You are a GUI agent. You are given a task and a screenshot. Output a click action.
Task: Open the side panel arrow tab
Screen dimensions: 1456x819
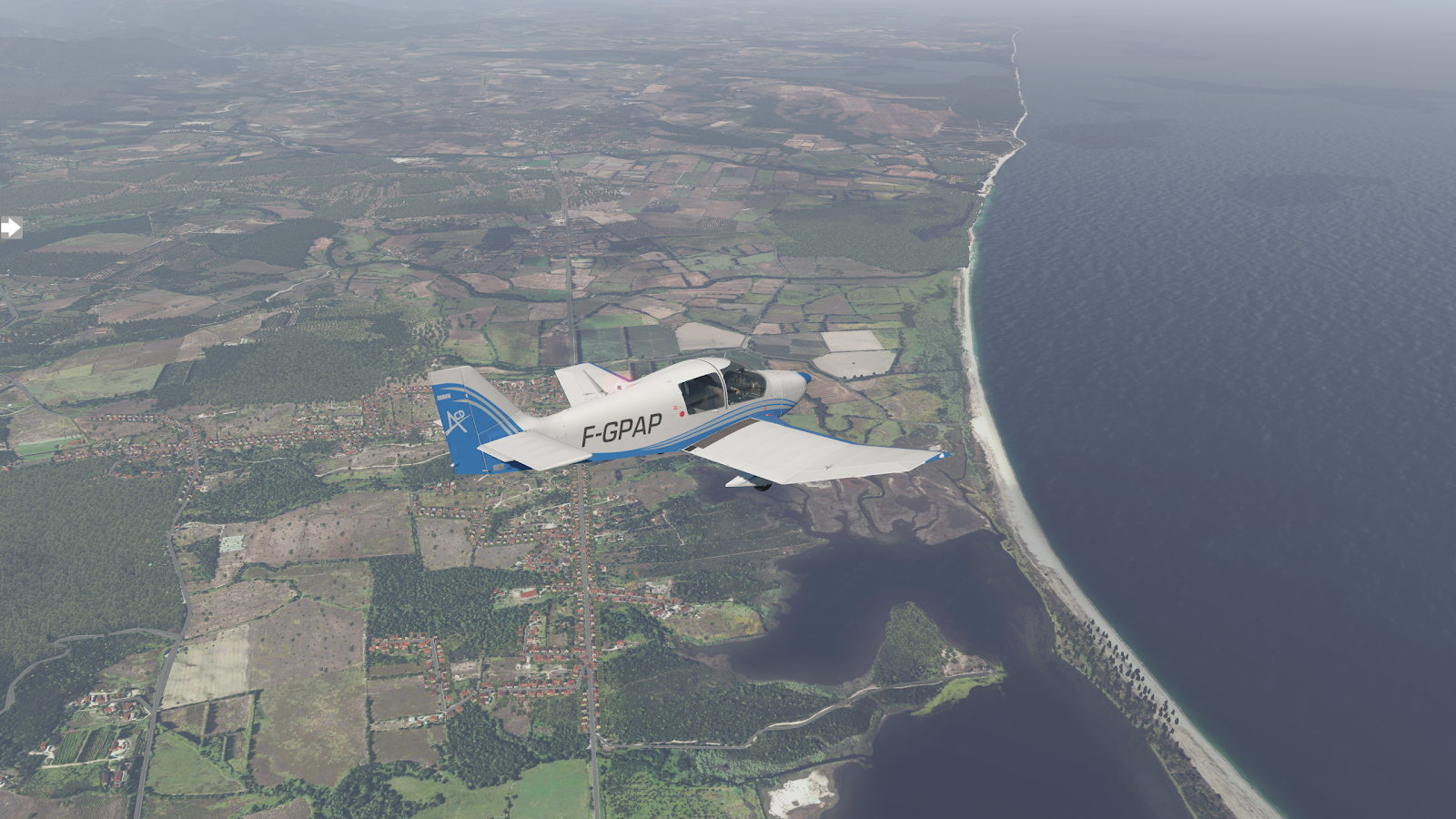(10, 227)
